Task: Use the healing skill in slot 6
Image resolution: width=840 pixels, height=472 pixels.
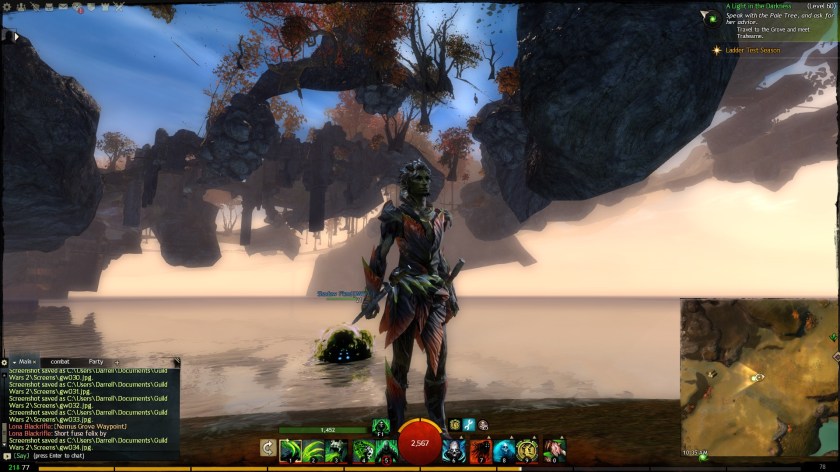Action: coord(454,450)
